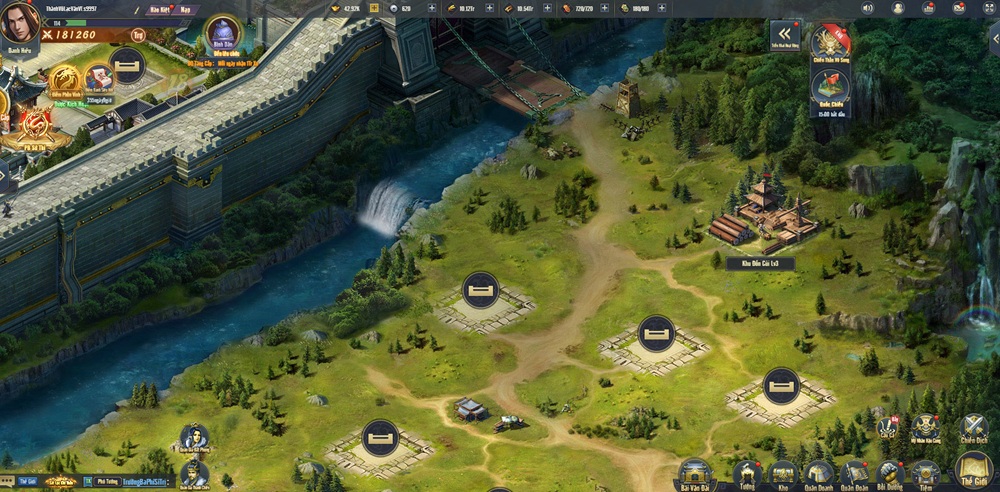Open the Quân Doanh barracks menu
Viewport: 1000px width, 492px height.
point(819,473)
